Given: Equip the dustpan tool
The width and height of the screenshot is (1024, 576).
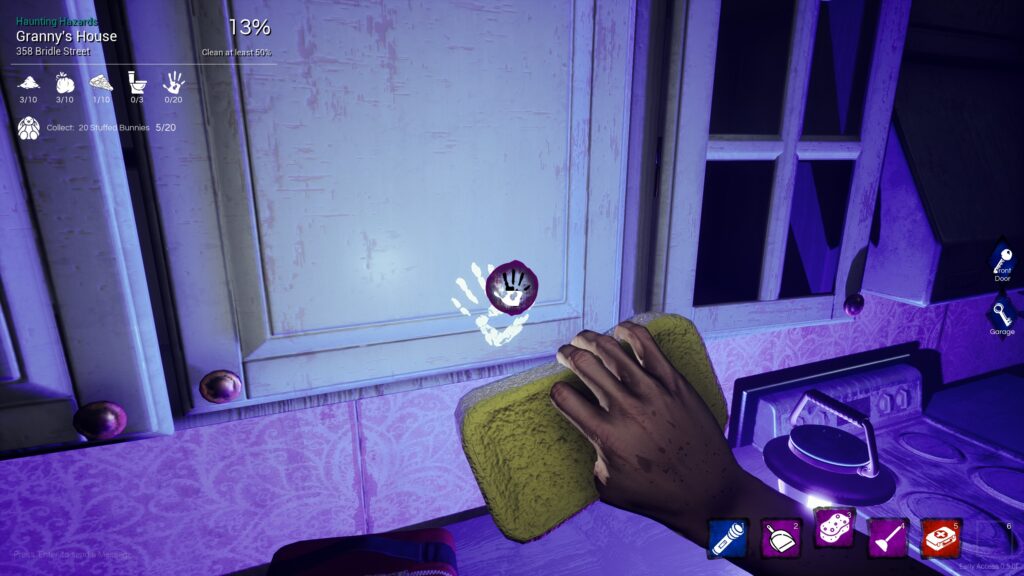Looking at the screenshot, I should [x=779, y=538].
